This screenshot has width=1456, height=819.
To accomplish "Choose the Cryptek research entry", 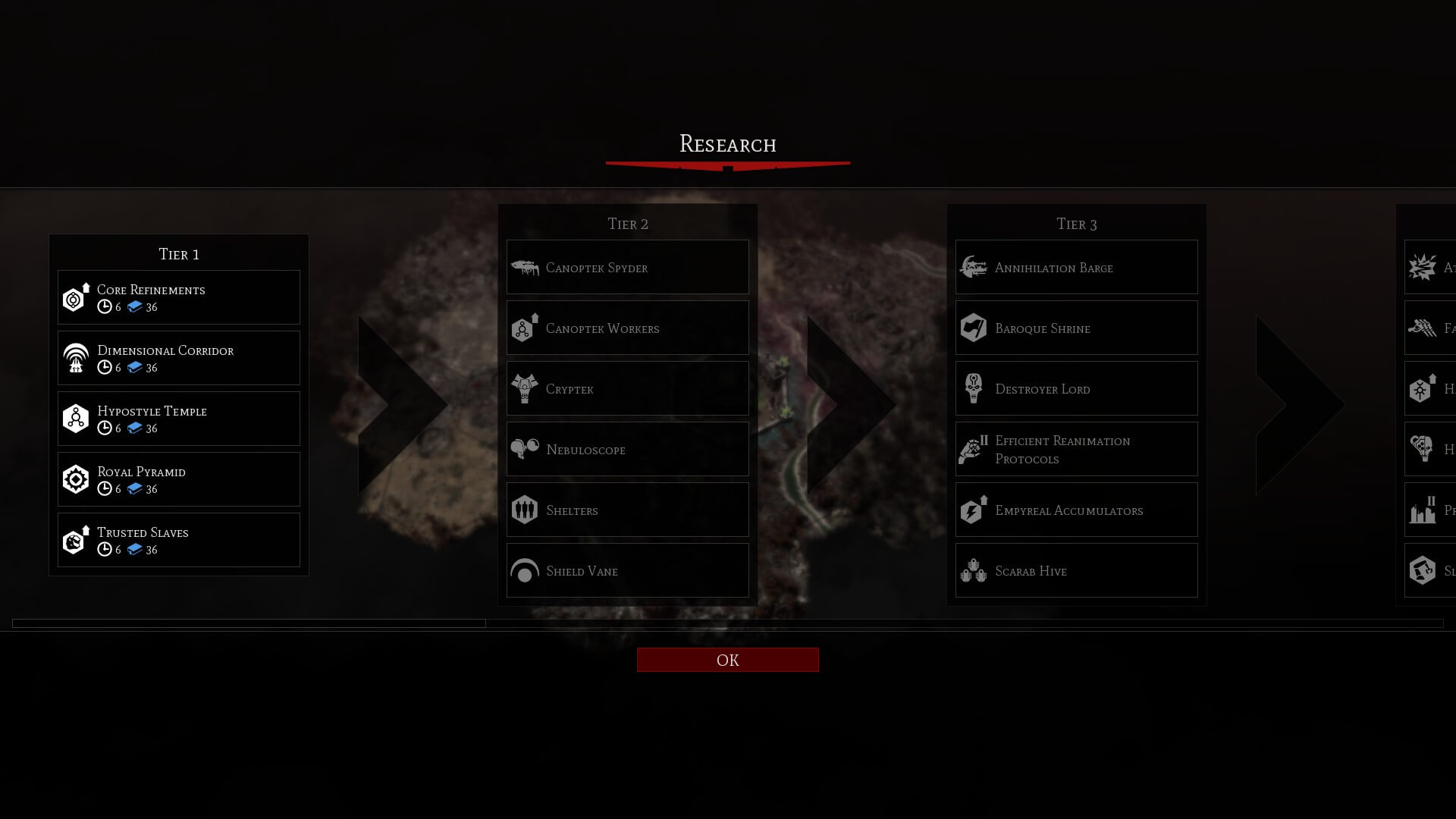I will [627, 388].
